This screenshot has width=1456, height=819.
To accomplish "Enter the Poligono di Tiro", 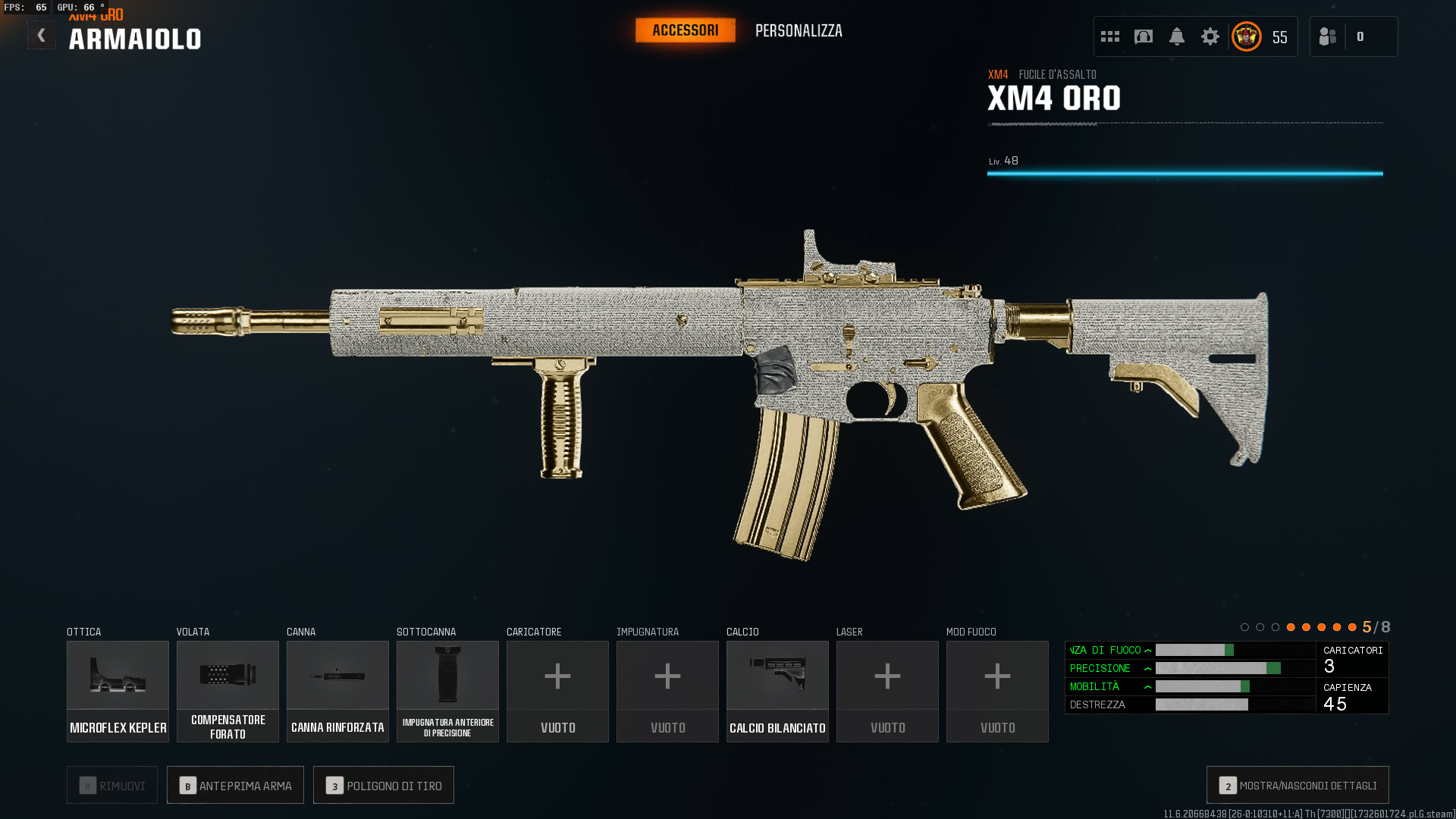I will 384,786.
